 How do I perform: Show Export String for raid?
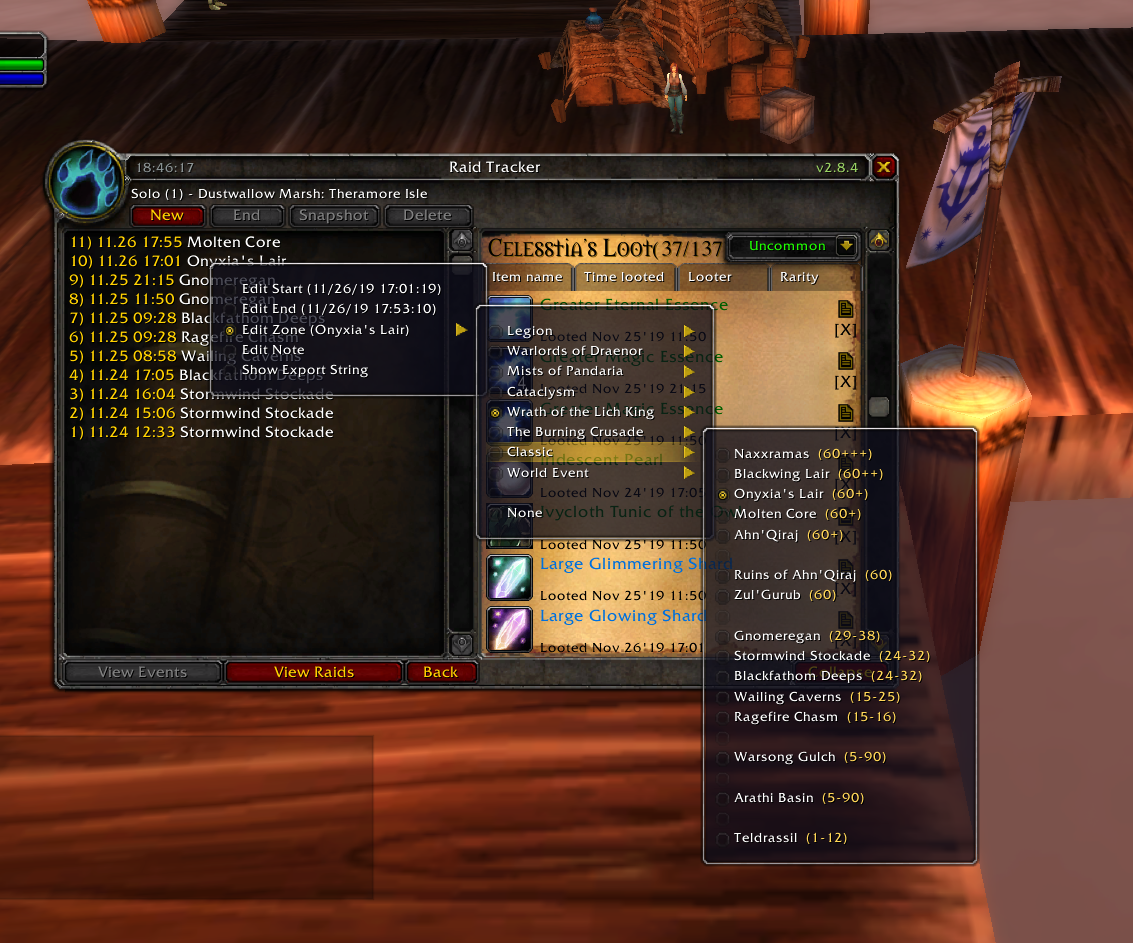(305, 370)
